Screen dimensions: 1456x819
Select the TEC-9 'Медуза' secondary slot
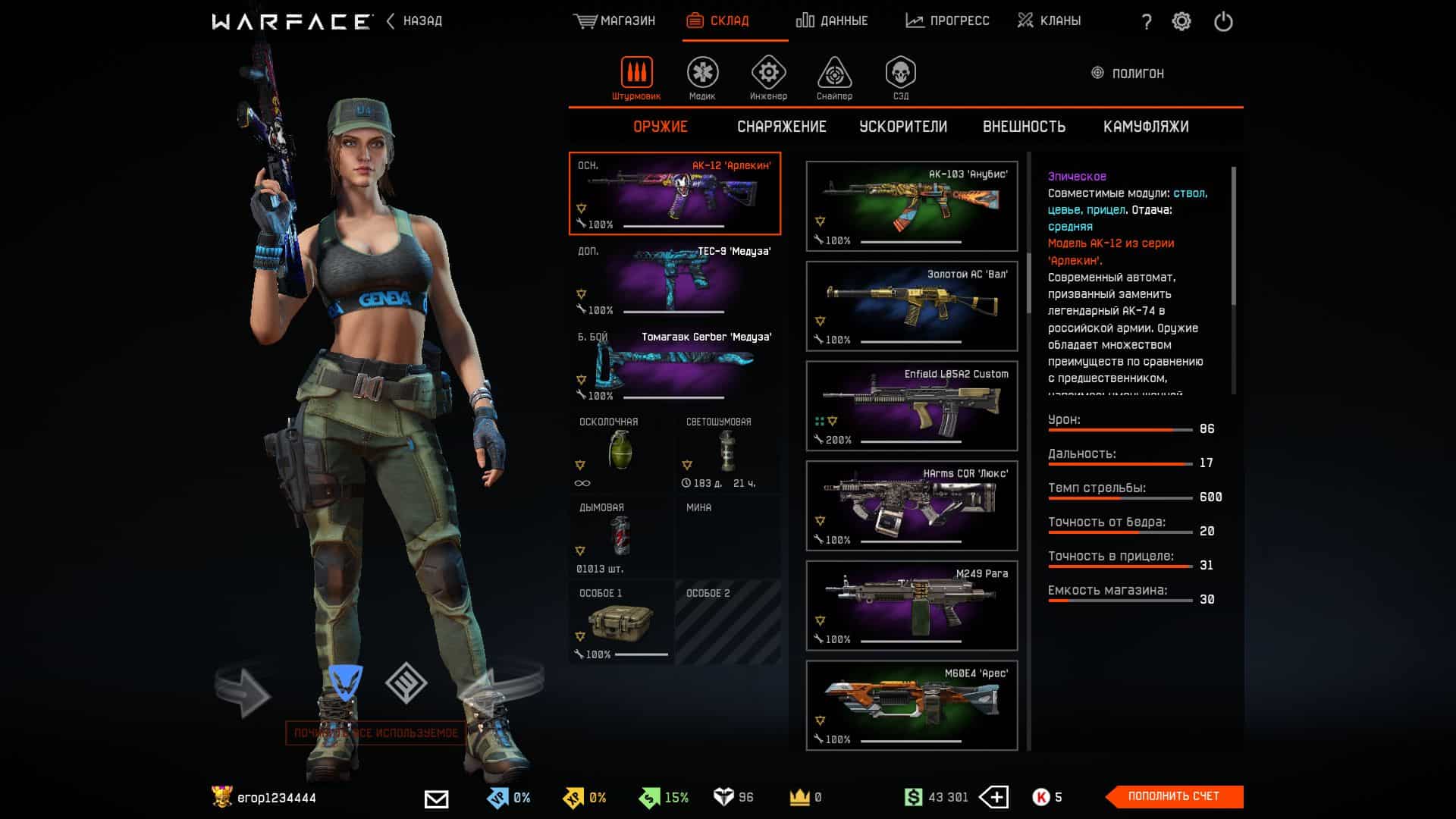tap(674, 279)
